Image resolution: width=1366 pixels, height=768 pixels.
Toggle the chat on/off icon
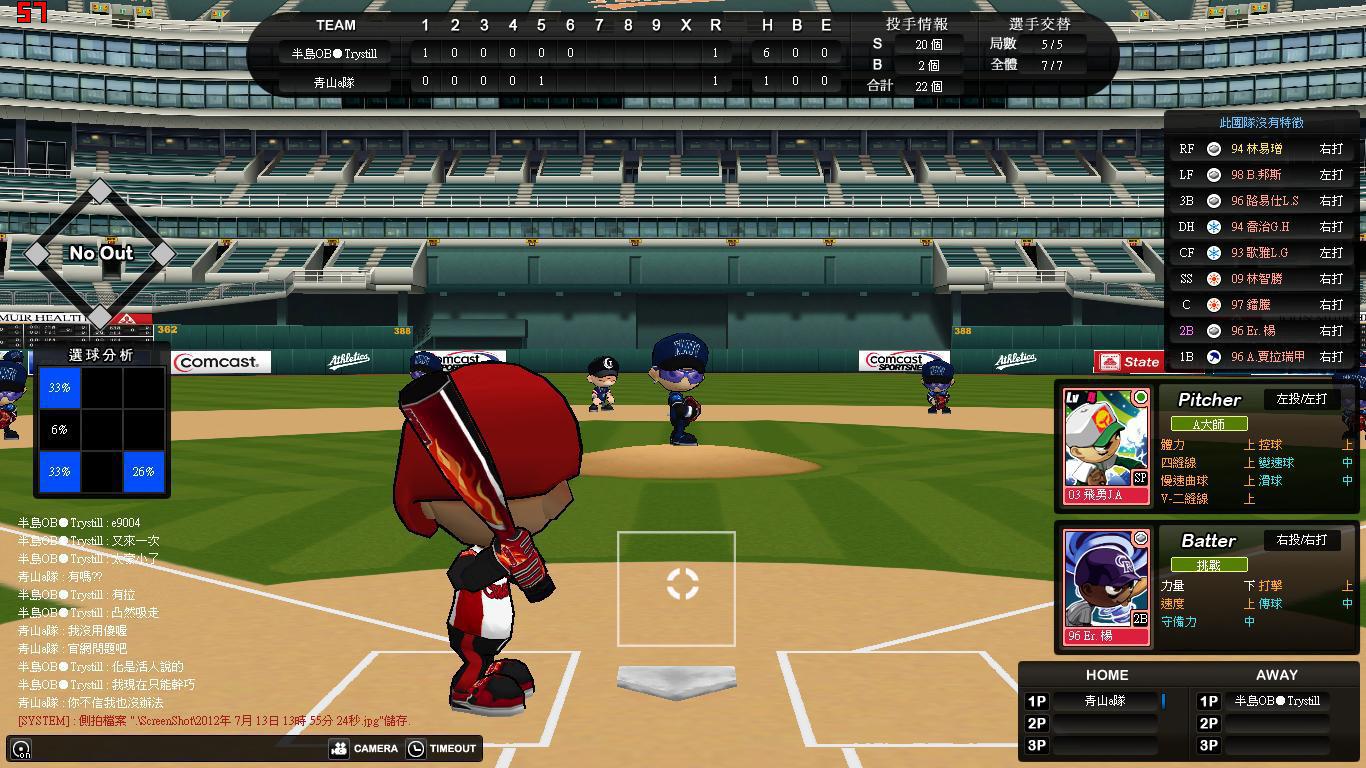tap(21, 749)
